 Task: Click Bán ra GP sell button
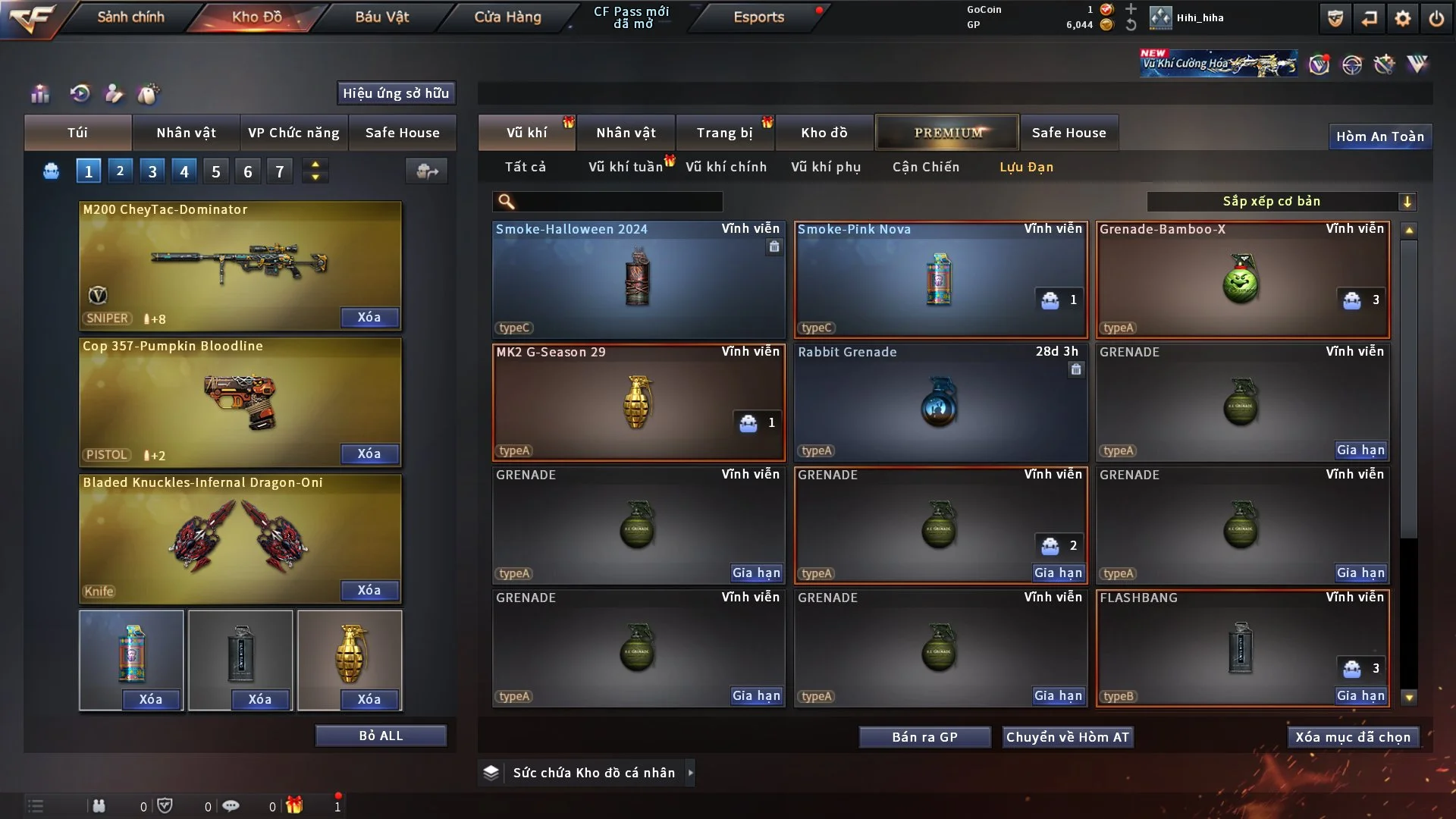point(924,737)
